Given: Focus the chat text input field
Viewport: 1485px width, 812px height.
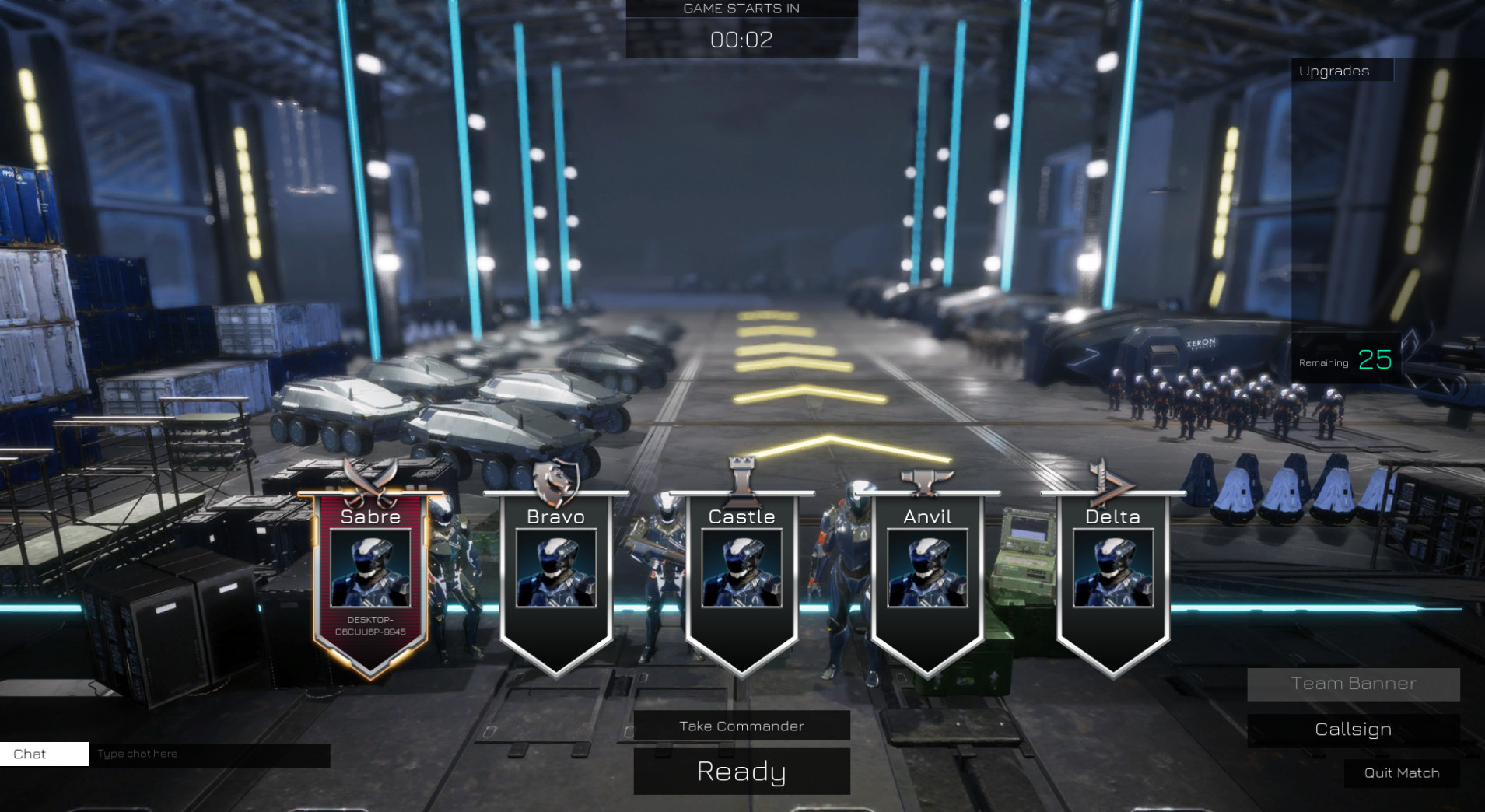Looking at the screenshot, I should coord(210,754).
